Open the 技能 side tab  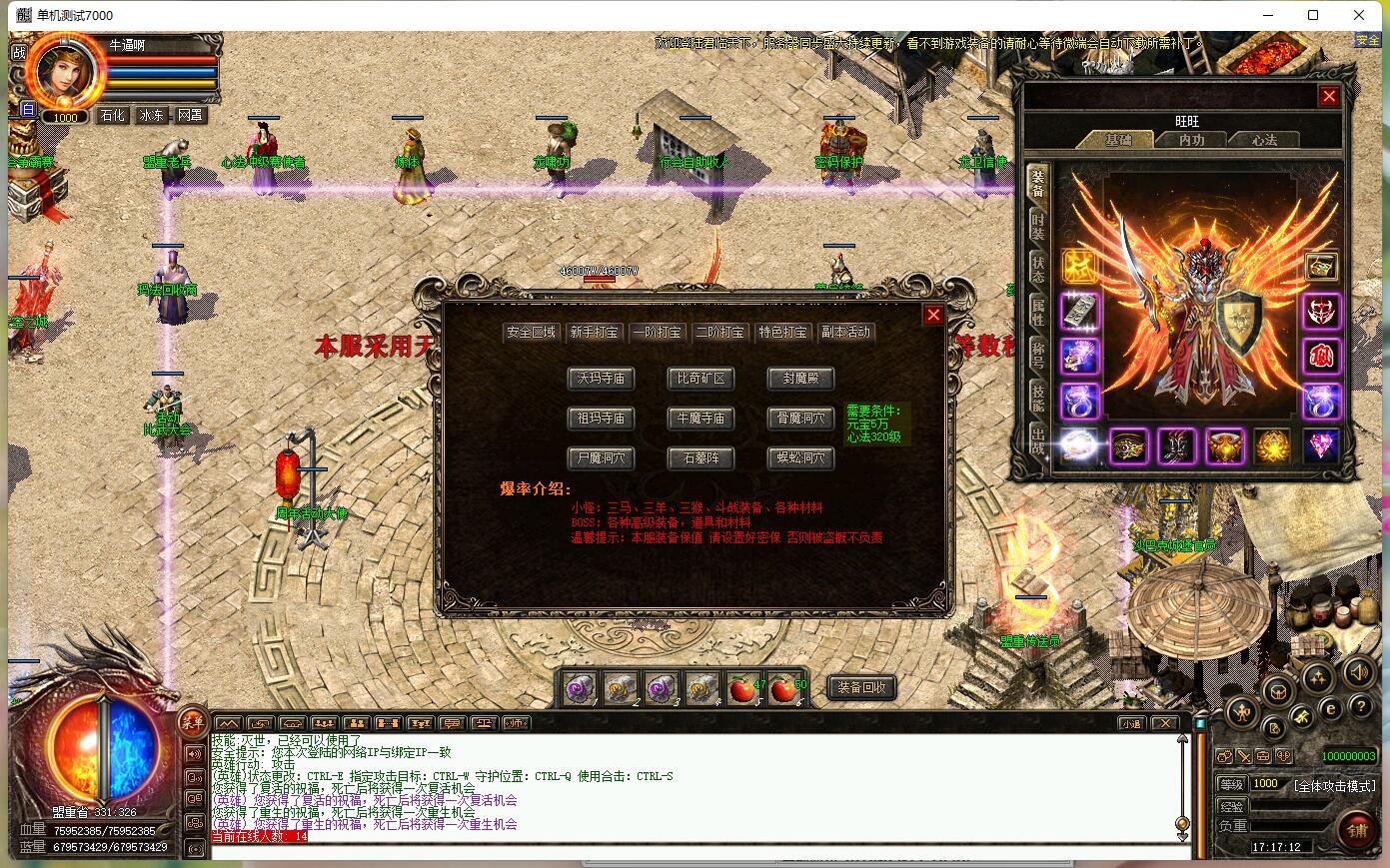pyautogui.click(x=1038, y=396)
